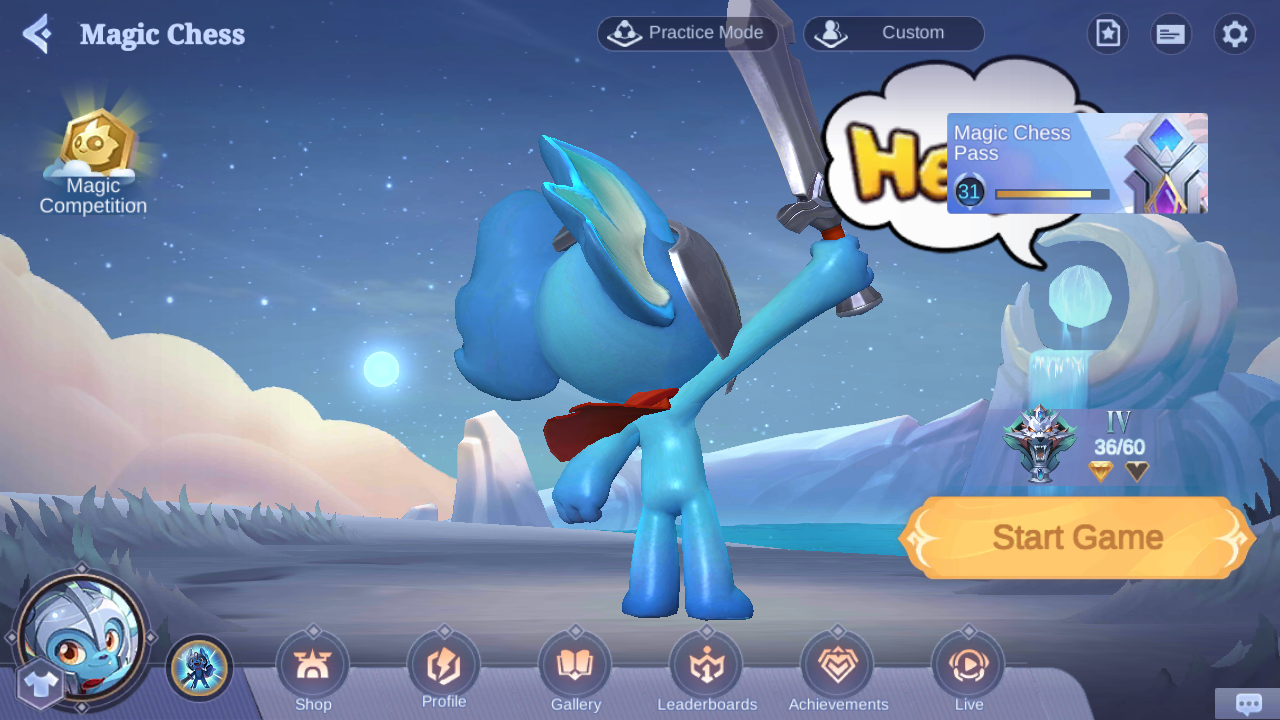
Task: Show the Leaderboards
Action: 707,667
